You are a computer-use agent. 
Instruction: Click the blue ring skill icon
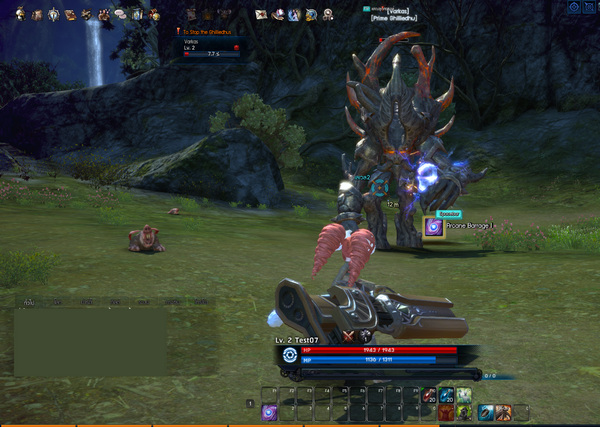pyautogui.click(x=485, y=411)
